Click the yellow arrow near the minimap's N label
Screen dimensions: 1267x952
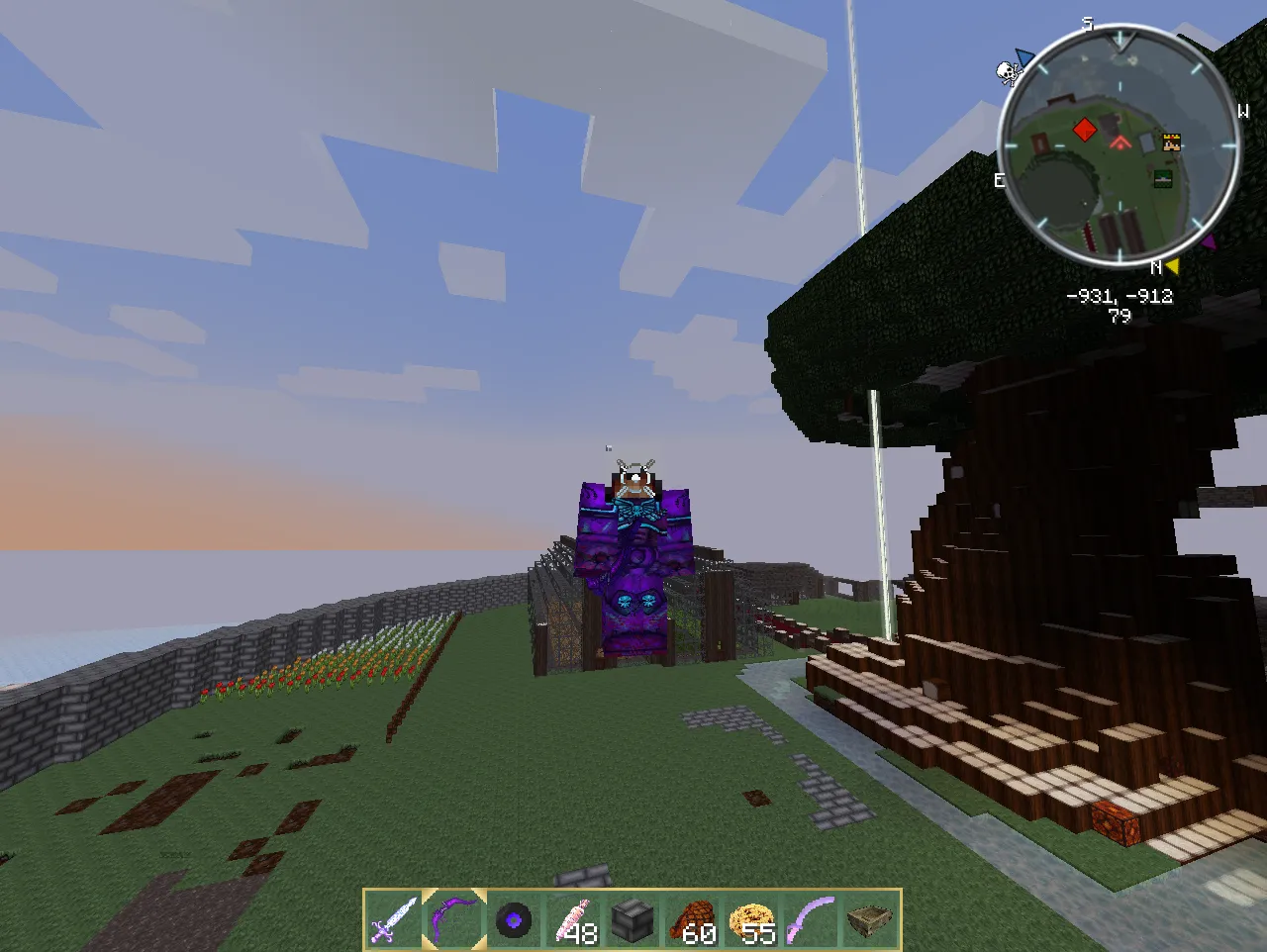click(1172, 265)
